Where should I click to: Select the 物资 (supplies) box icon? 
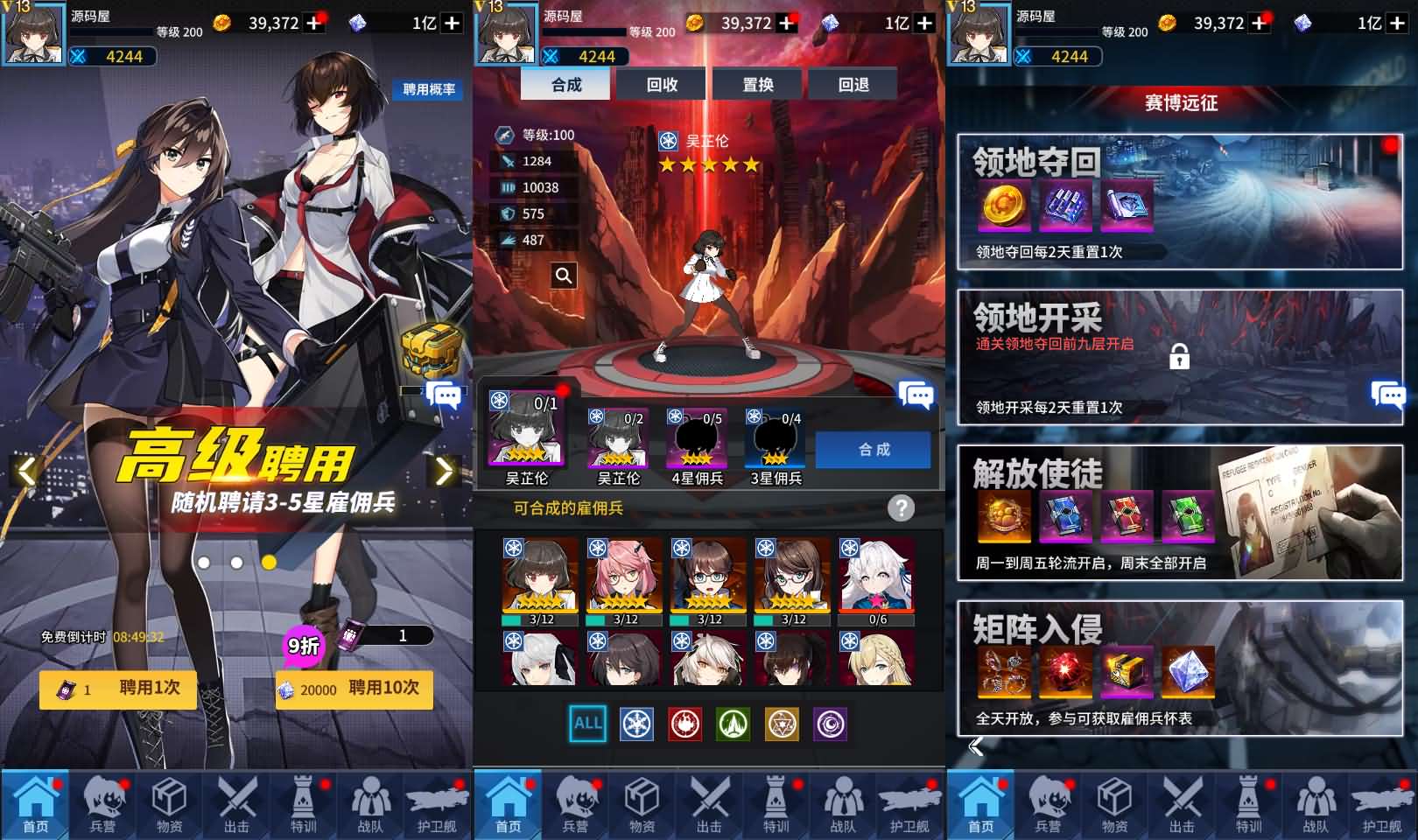(170, 805)
